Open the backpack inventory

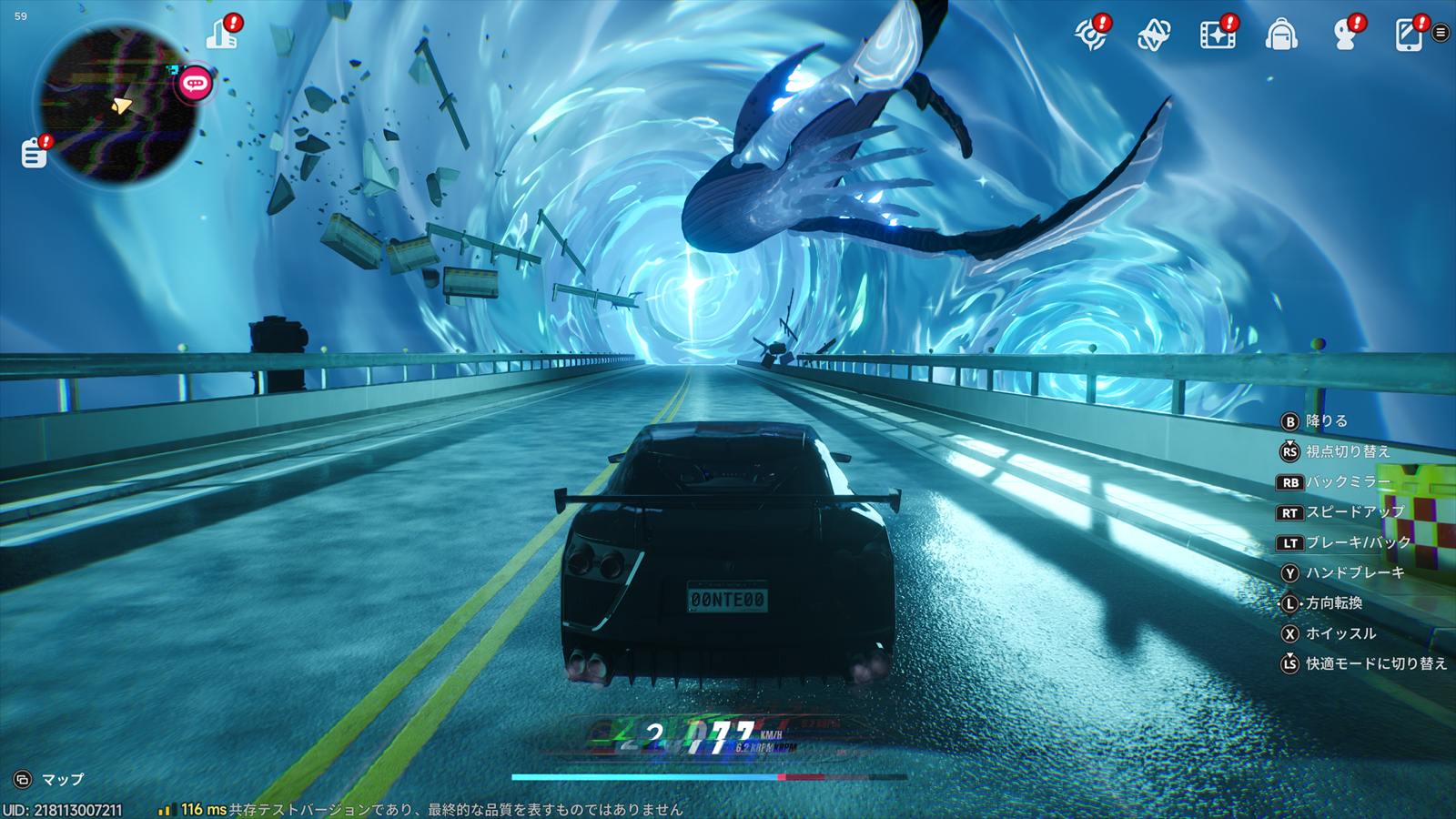tap(1281, 35)
